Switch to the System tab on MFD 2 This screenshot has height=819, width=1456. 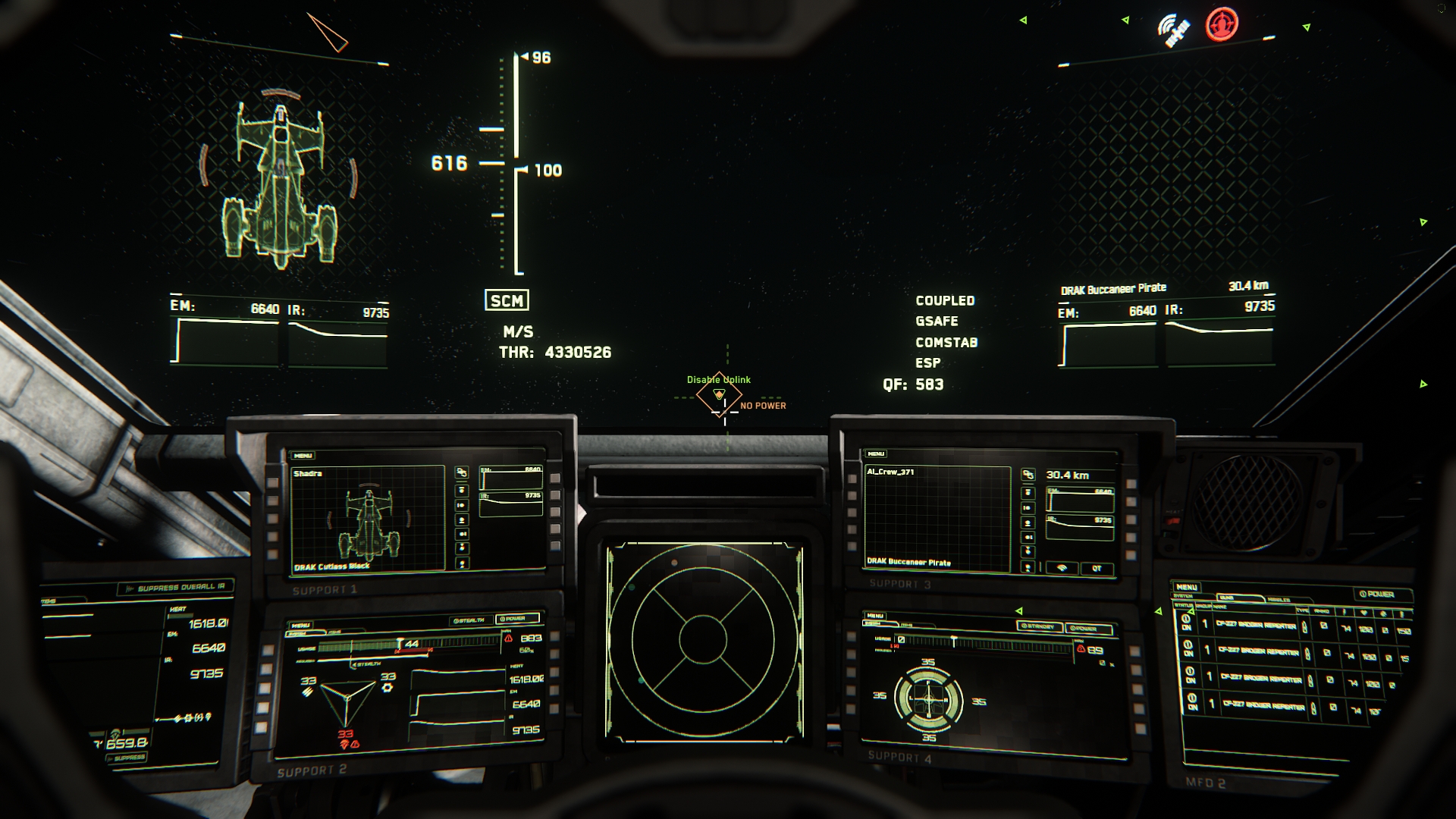coord(1183,596)
